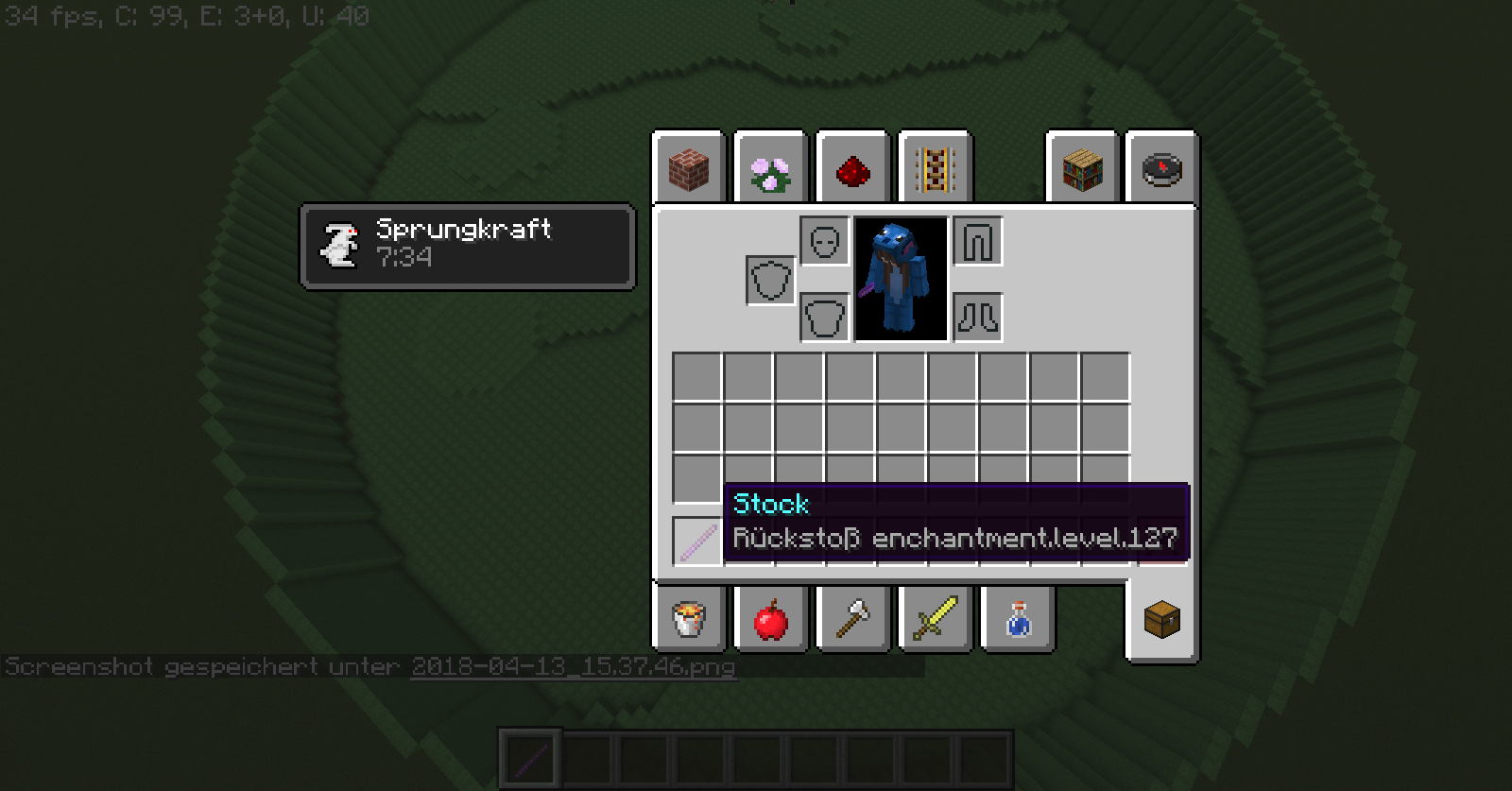This screenshot has width=1512, height=791.
Task: Pick up the enchanted stick in inventory
Action: click(697, 542)
